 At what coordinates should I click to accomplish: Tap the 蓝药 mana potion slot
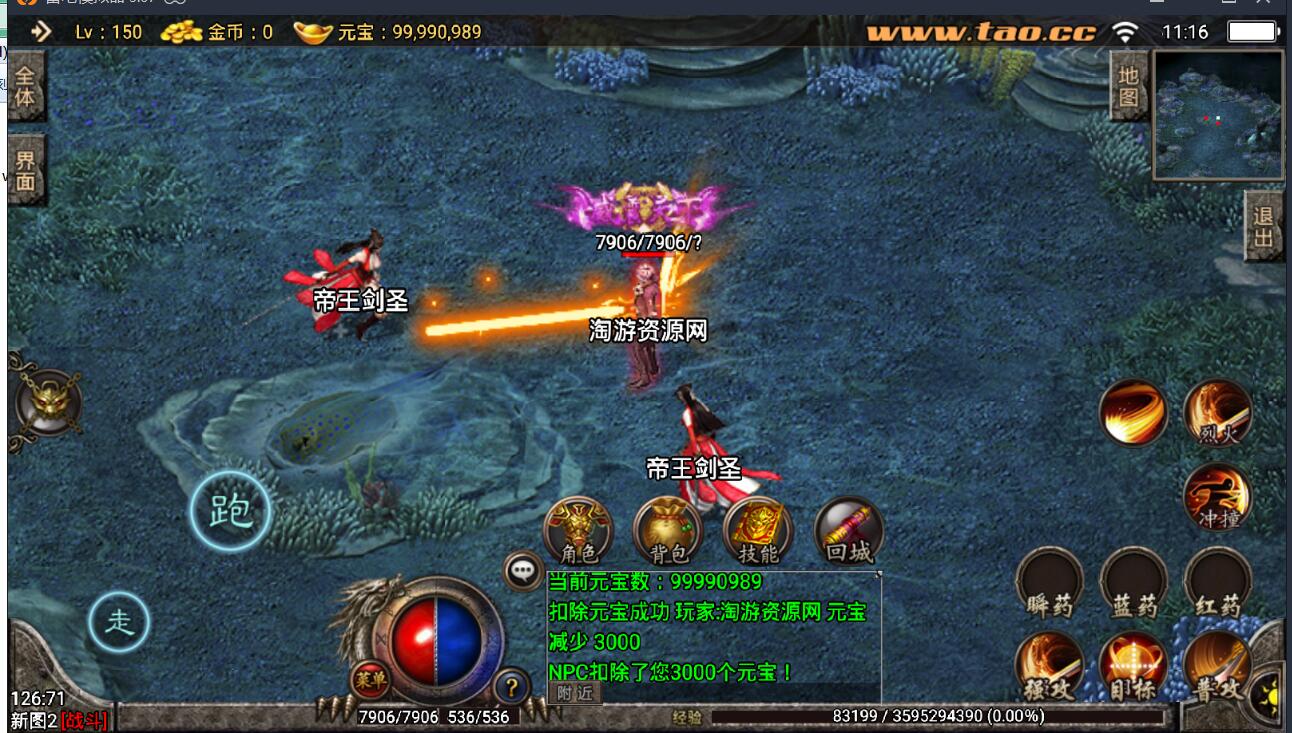1134,582
